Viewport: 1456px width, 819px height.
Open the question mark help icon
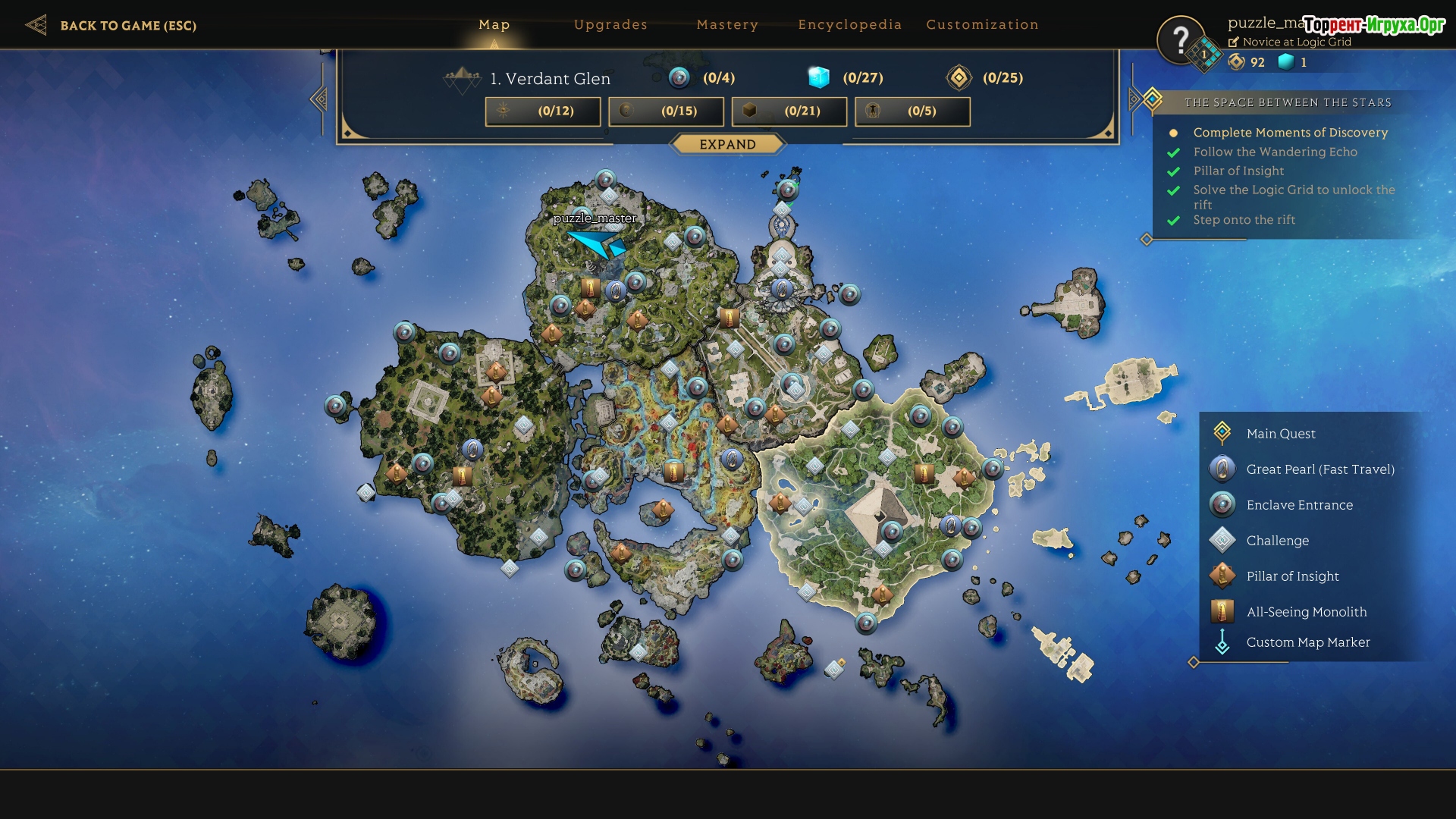coord(1180,39)
